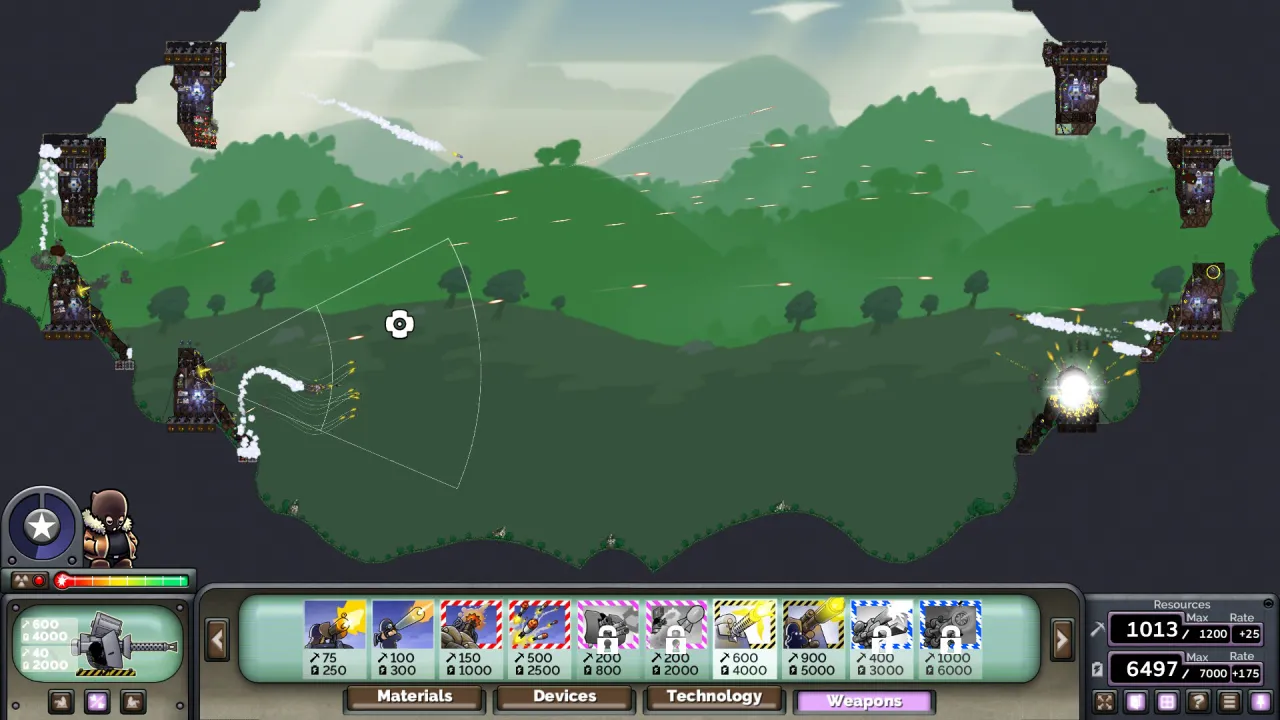Toggle the purple crossed weapon mode button

[x=97, y=702]
